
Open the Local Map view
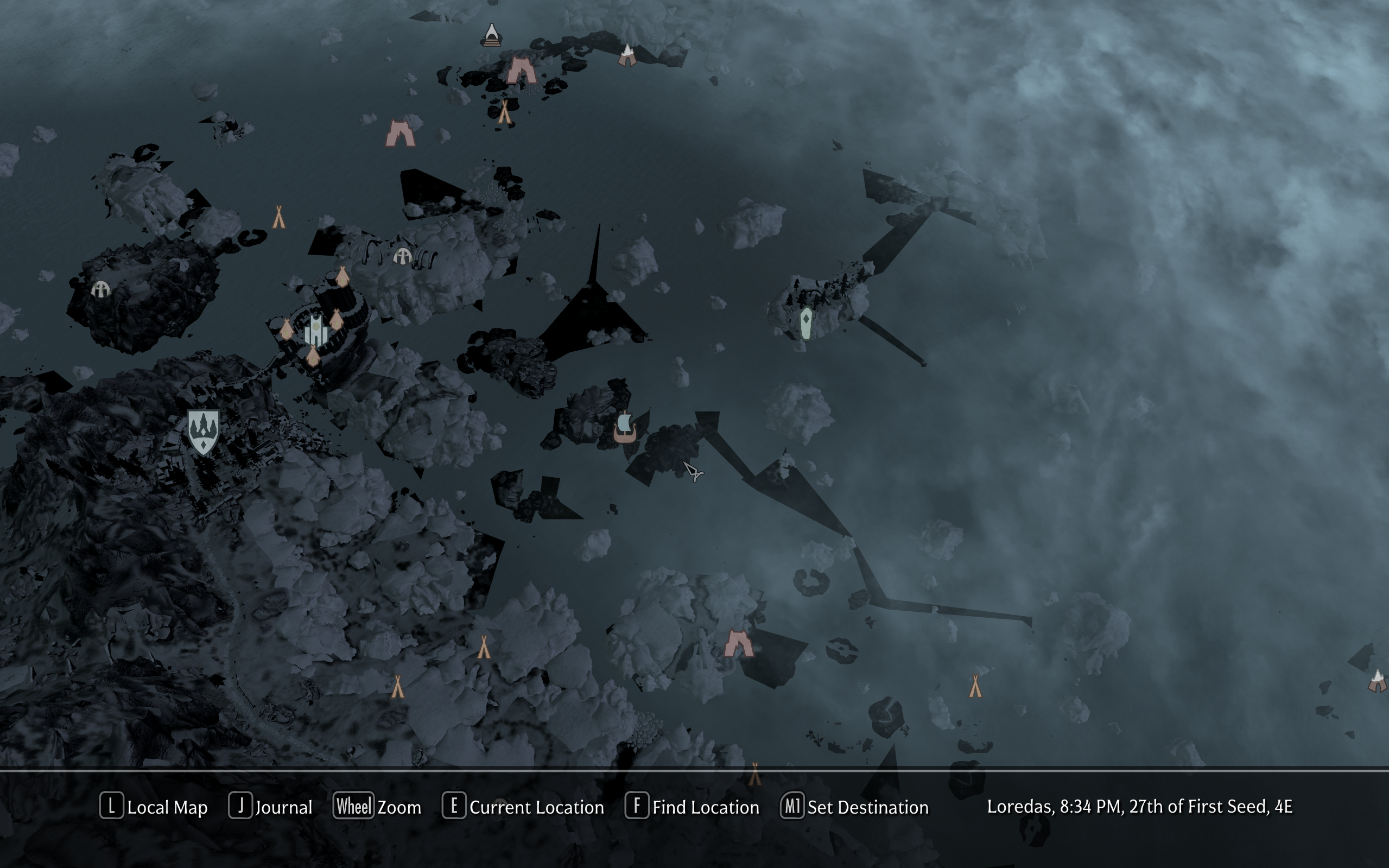tap(154, 807)
